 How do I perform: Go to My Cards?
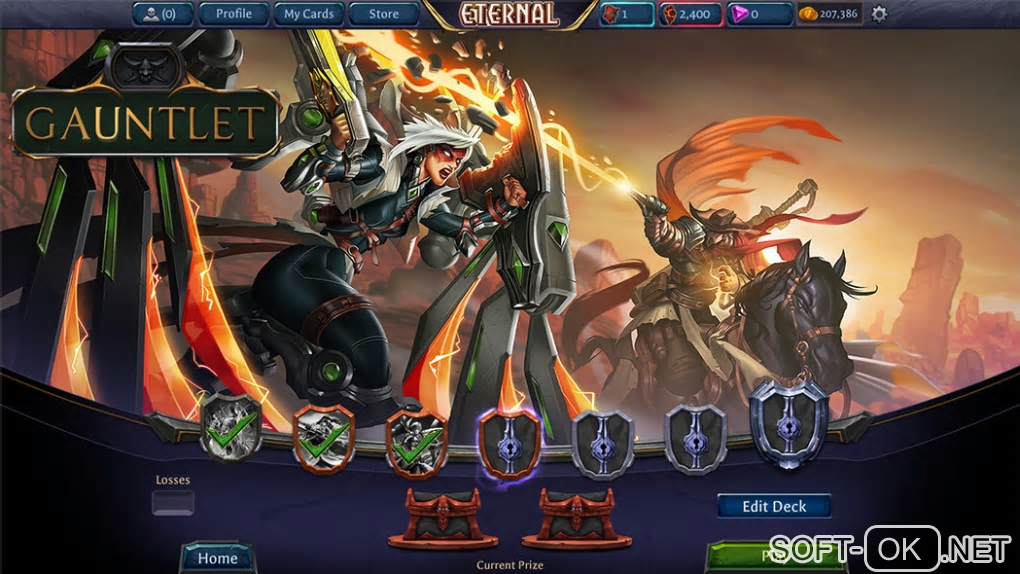click(309, 14)
